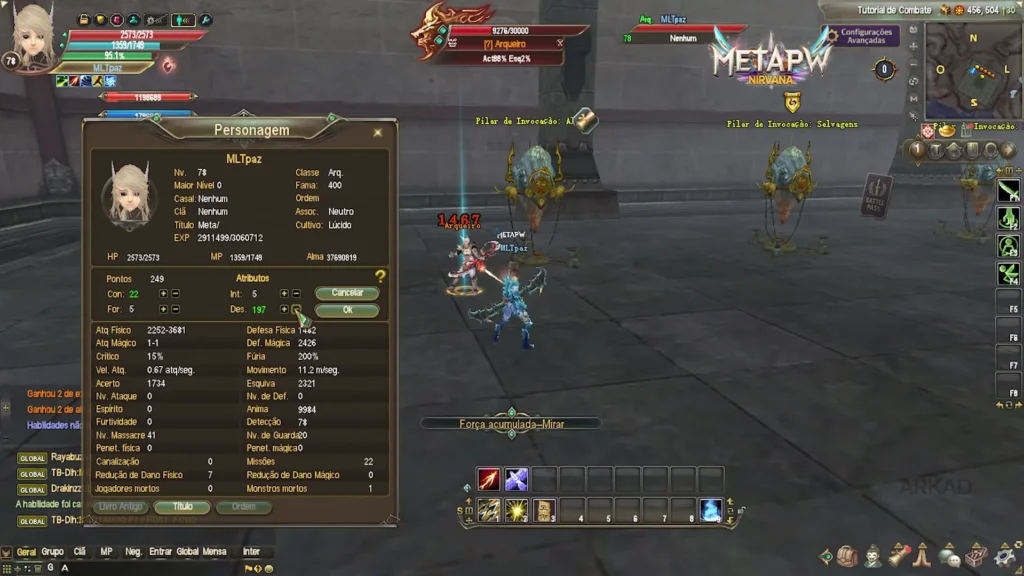
Task: Select the Geral chat tab
Action: point(26,551)
